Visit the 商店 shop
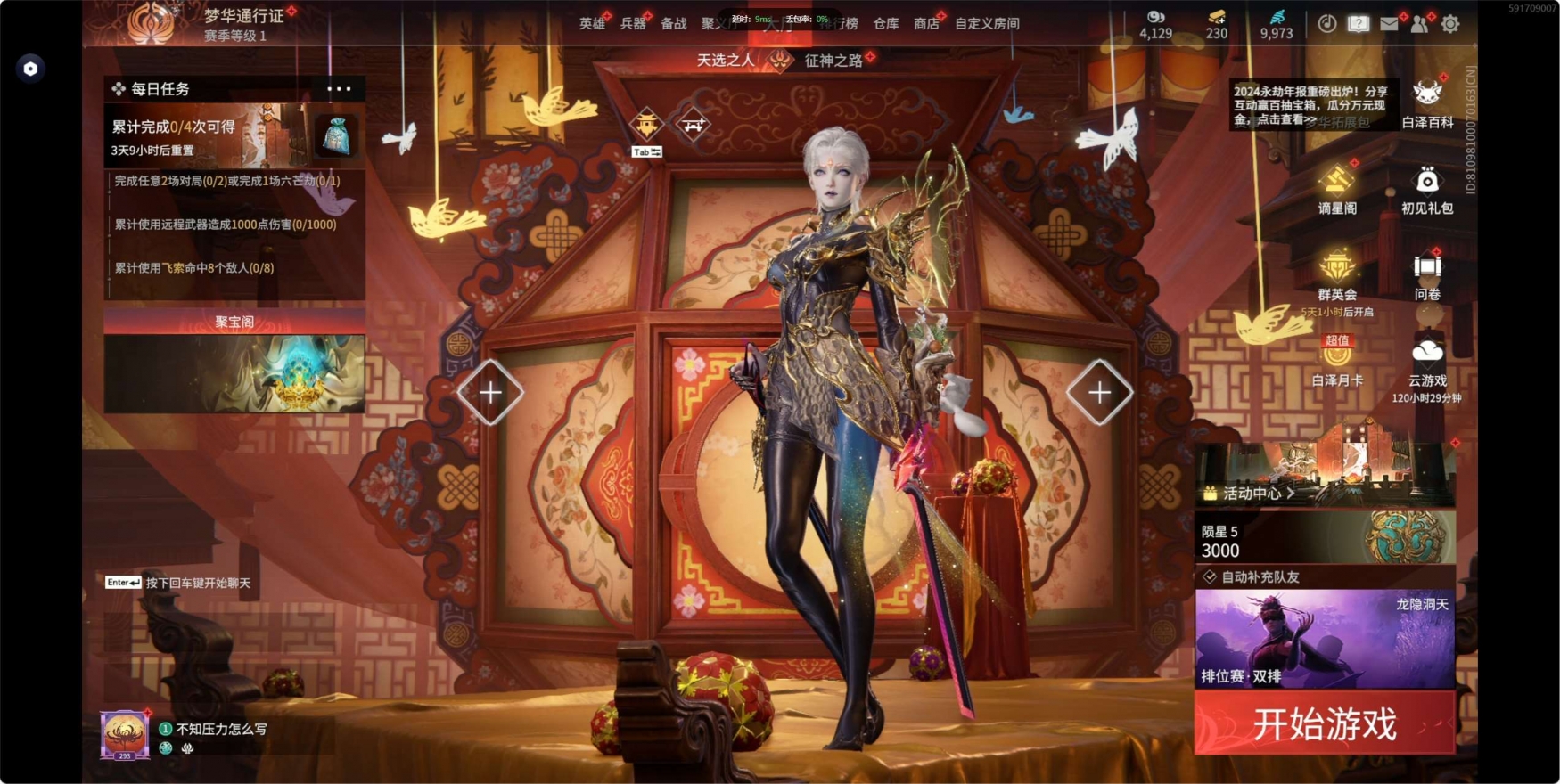This screenshot has height=784, width=1560. [926, 24]
